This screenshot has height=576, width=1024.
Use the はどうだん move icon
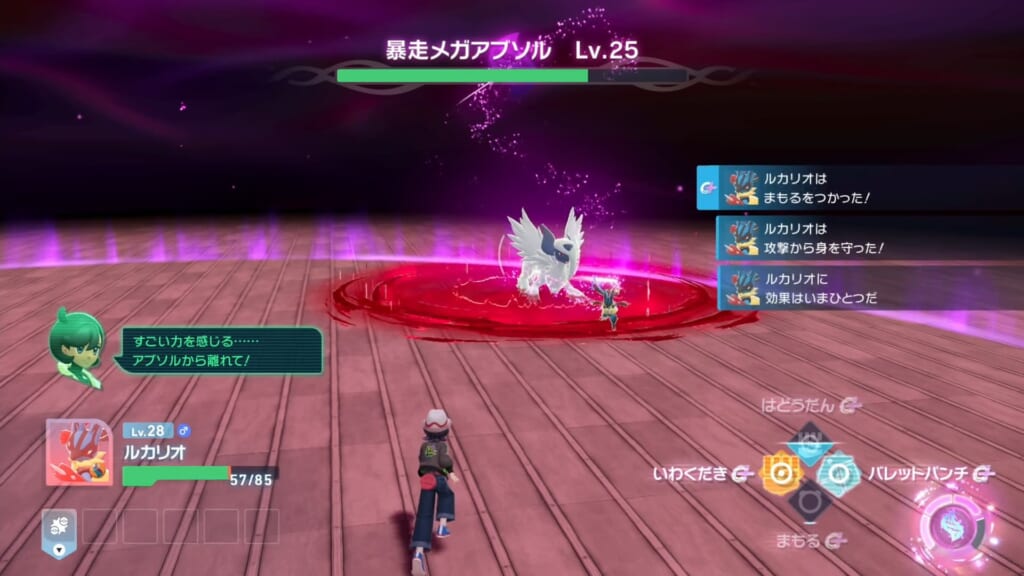(x=808, y=441)
